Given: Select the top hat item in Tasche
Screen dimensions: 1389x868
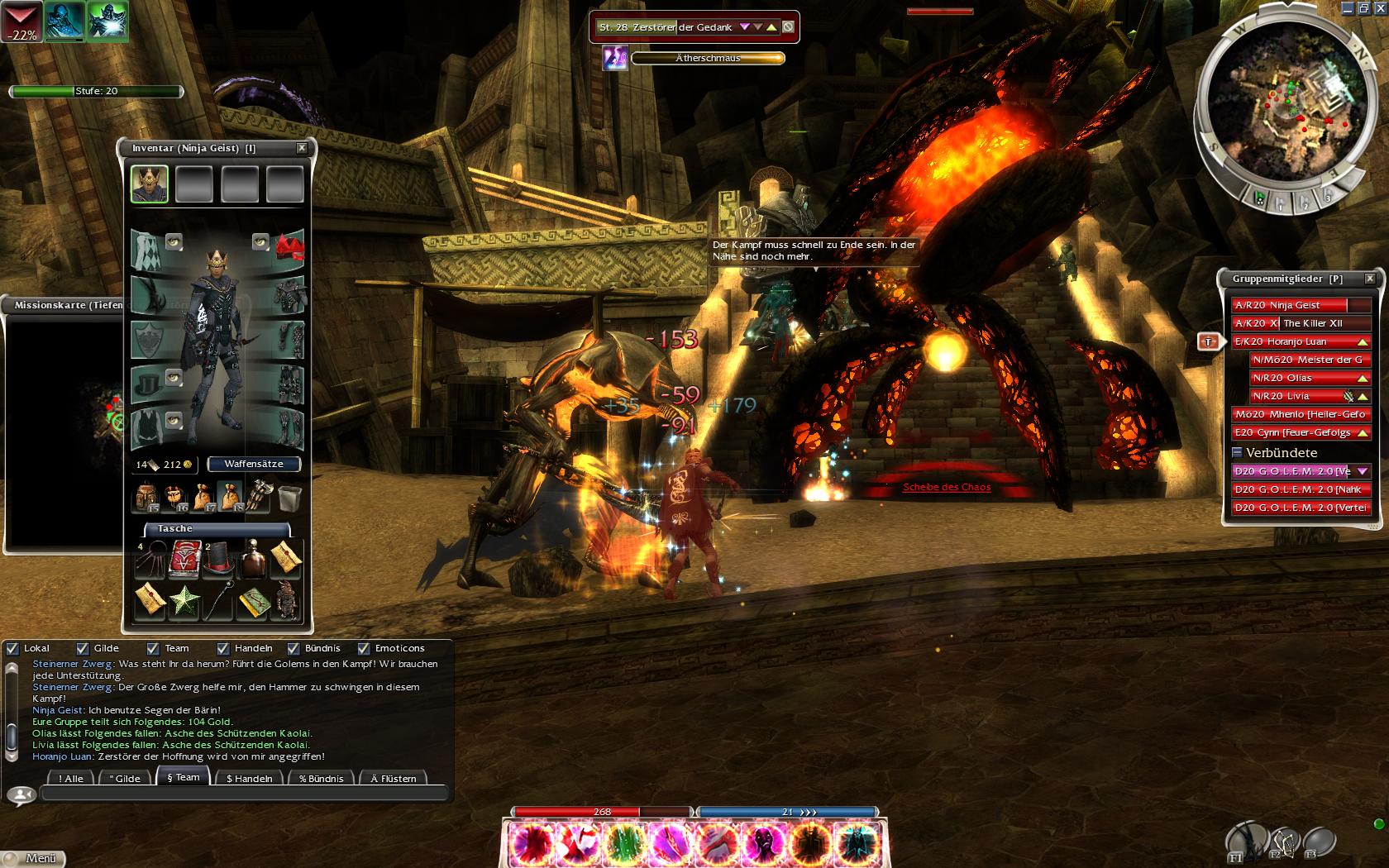Looking at the screenshot, I should [x=219, y=561].
